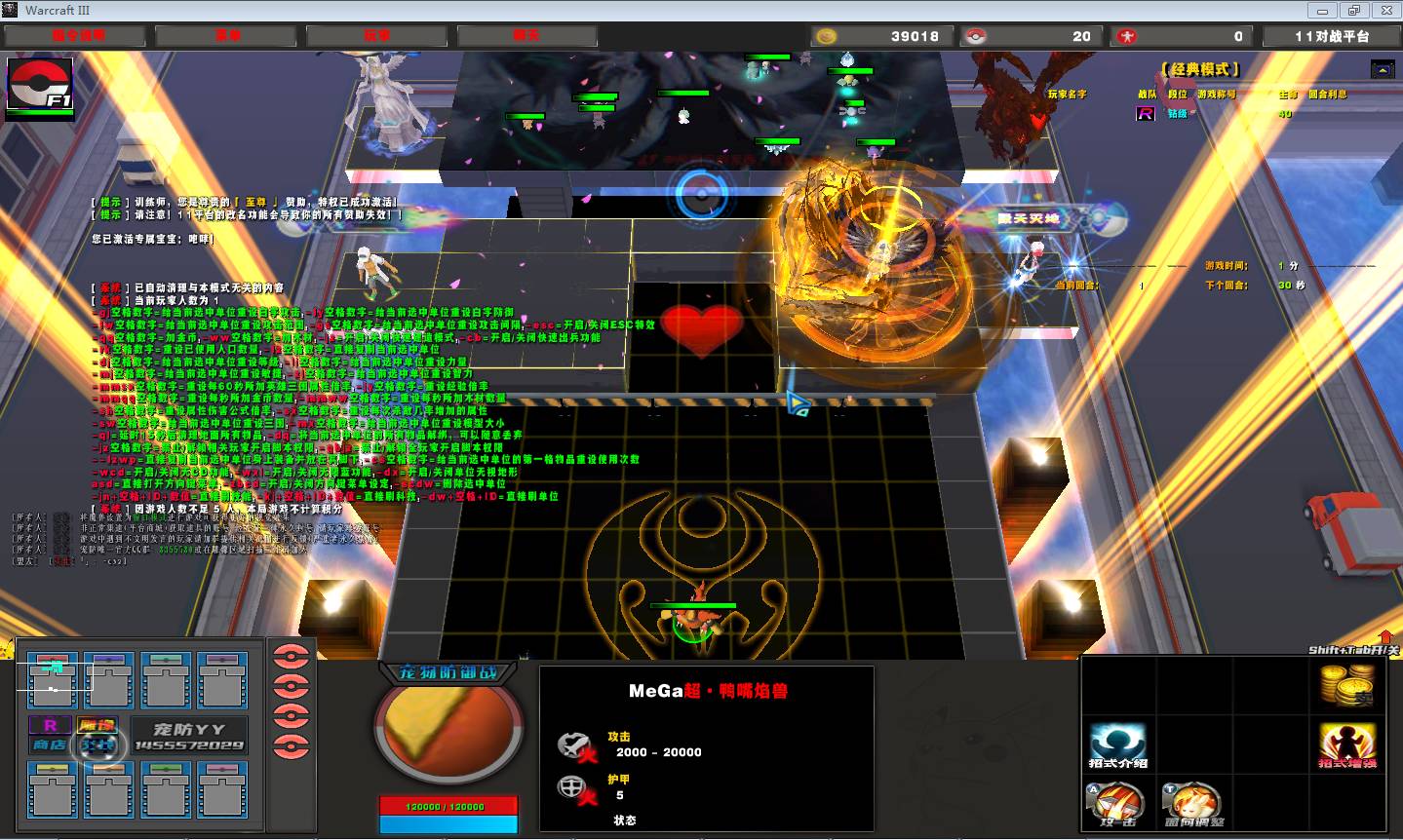Activate the 招式增强 move enhancement
The image size is (1403, 840).
pos(1347,746)
